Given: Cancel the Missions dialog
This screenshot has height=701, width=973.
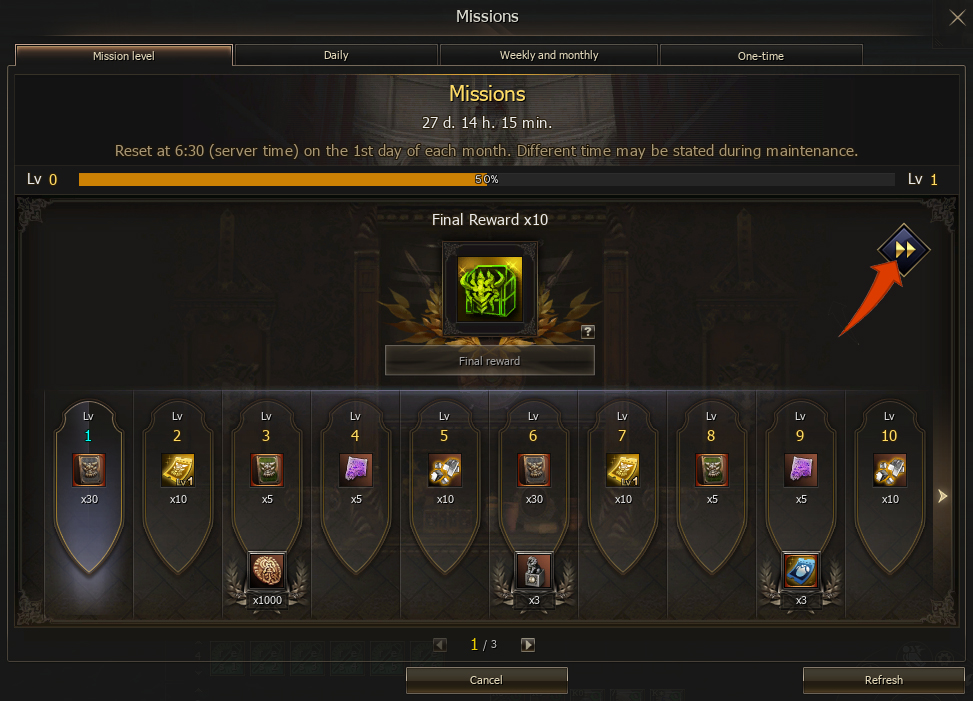Looking at the screenshot, I should tap(486, 680).
